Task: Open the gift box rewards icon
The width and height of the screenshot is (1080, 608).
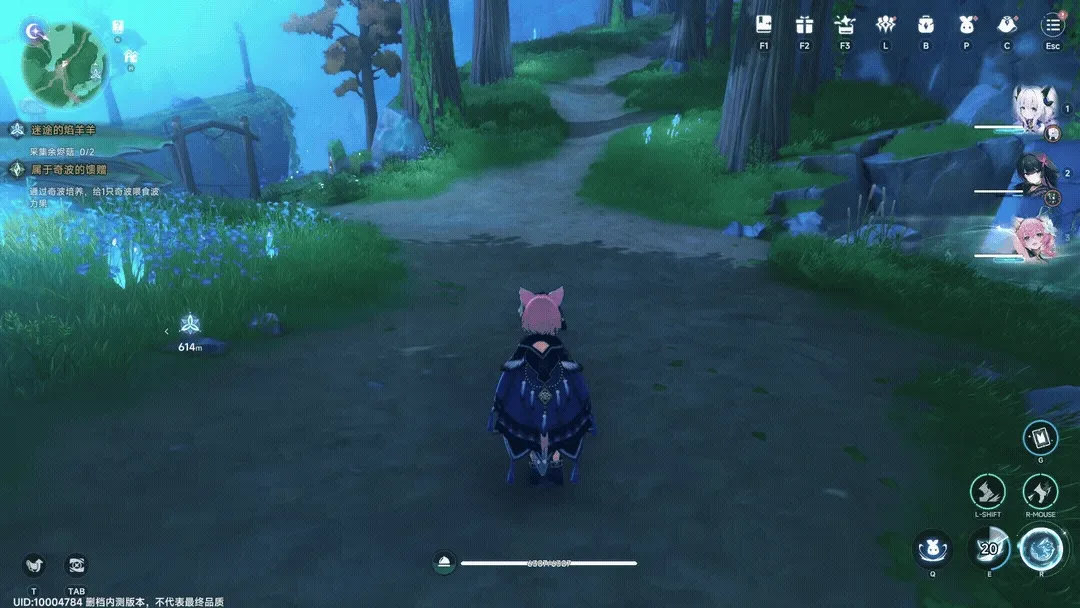Action: coord(804,25)
